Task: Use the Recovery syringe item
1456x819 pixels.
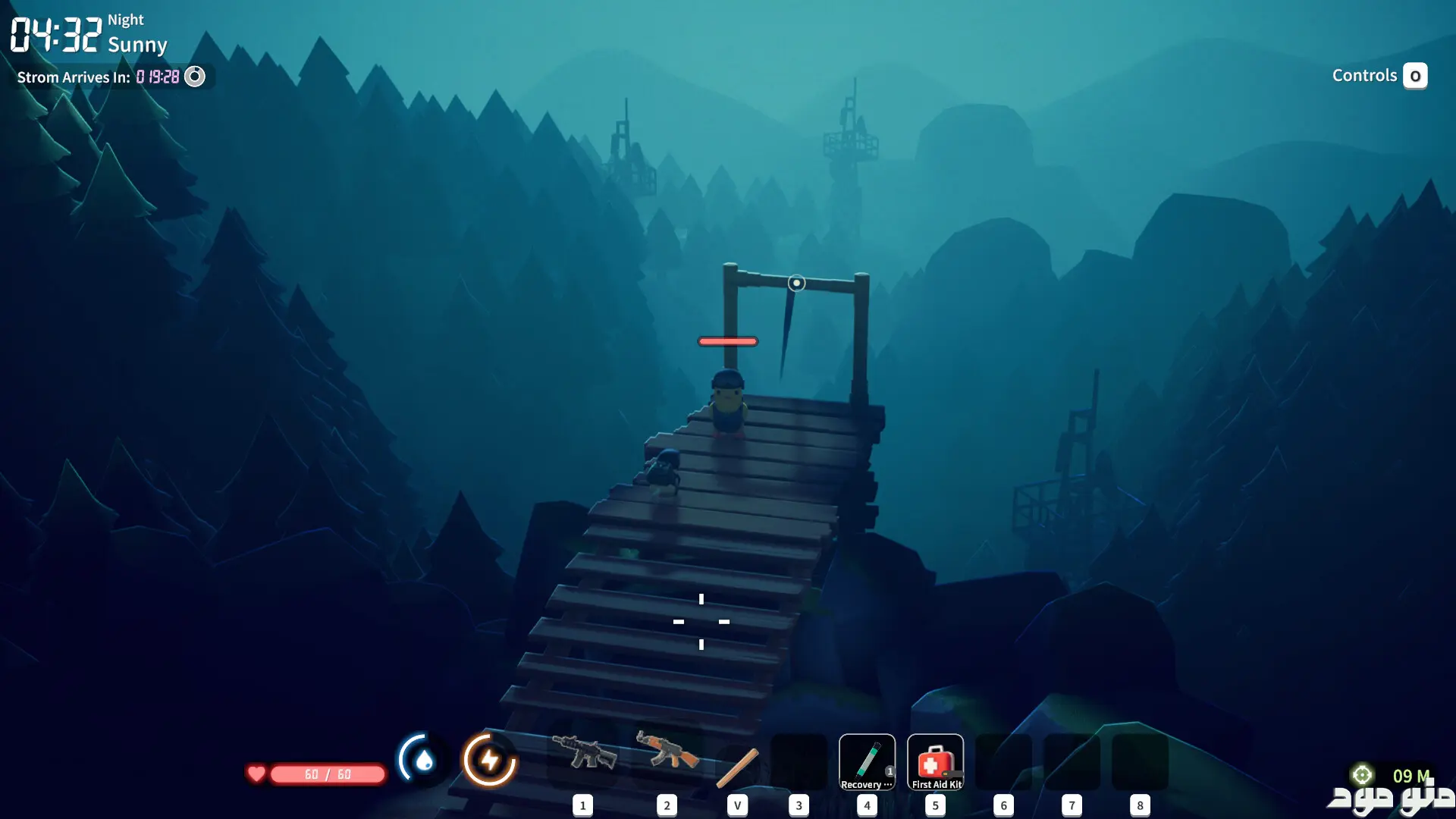Action: click(867, 761)
